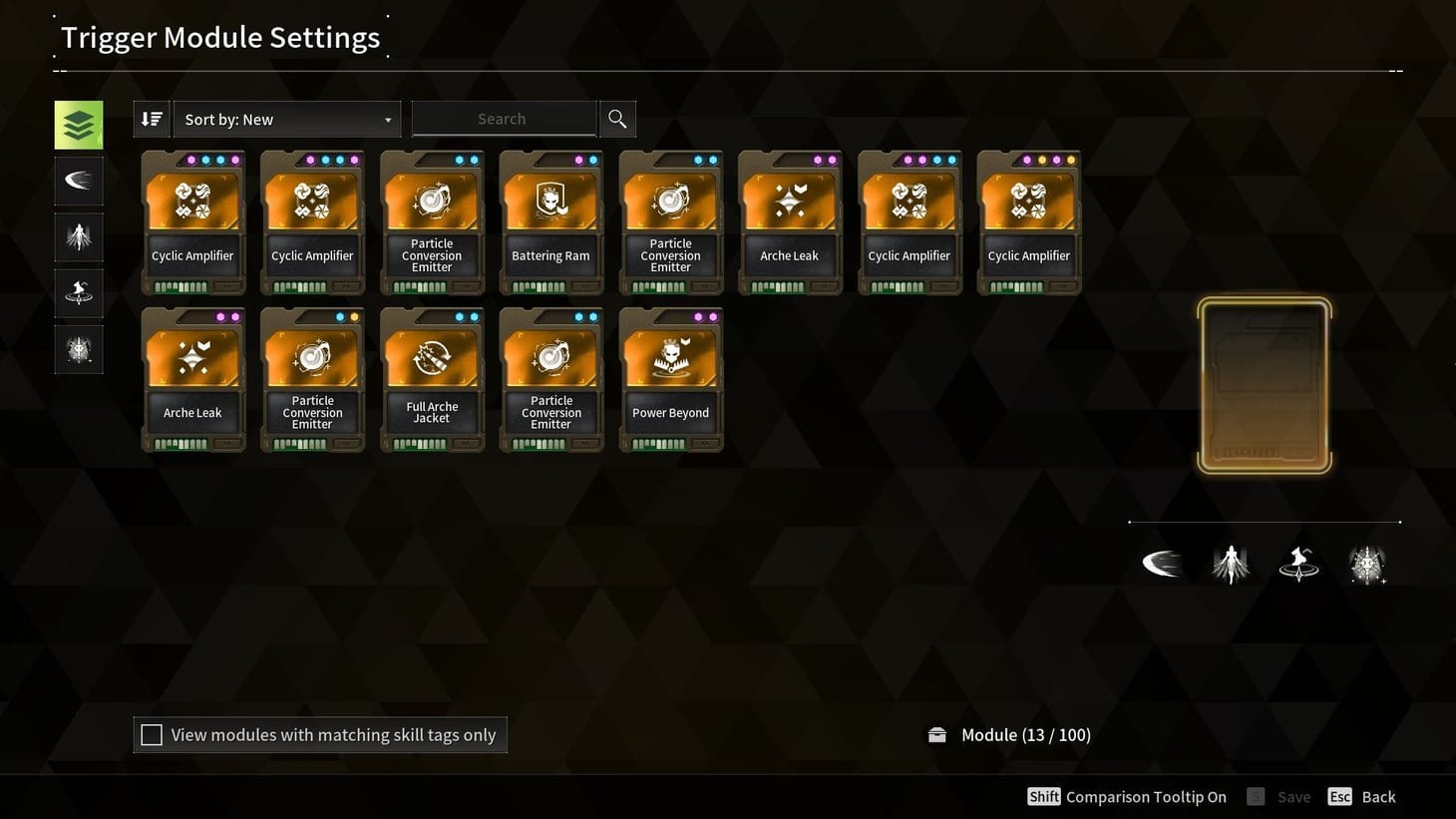1456x819 pixels.
Task: Select the descendant figure icon in sidebar
Action: pos(79,236)
